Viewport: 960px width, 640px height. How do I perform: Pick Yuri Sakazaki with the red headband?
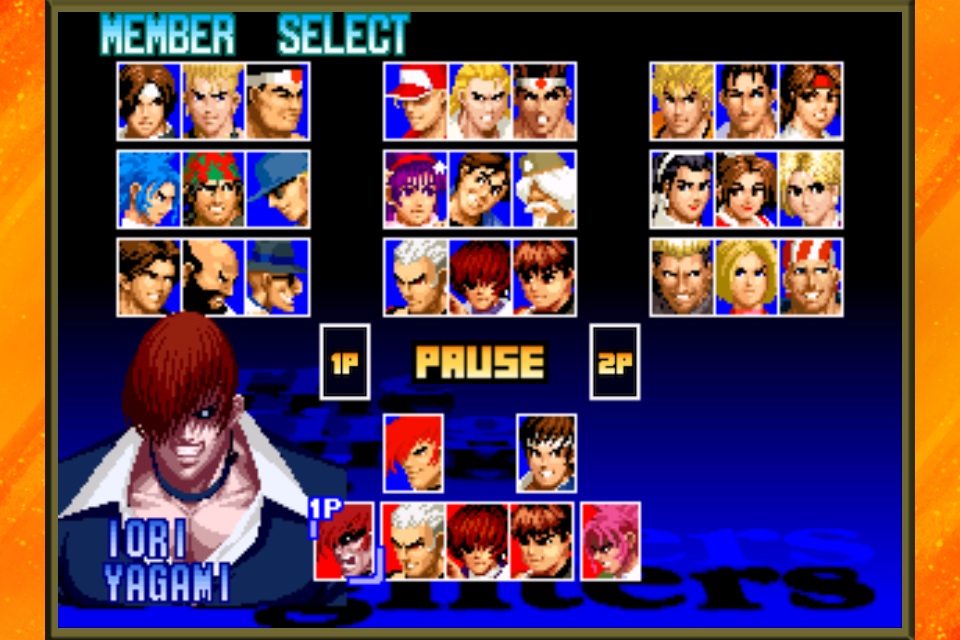click(x=810, y=101)
